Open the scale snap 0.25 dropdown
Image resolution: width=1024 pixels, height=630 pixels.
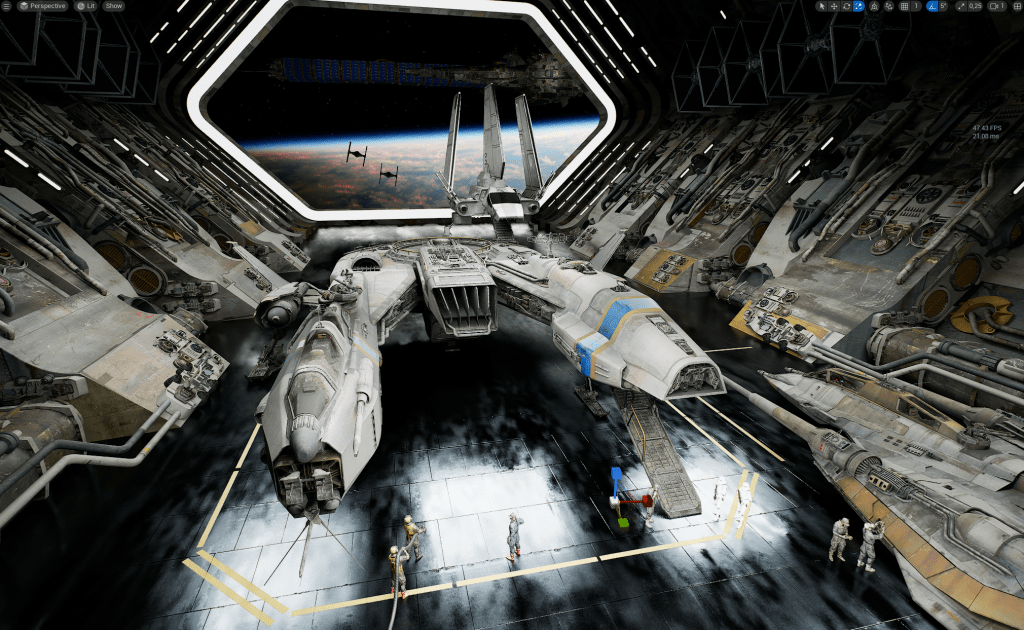click(x=974, y=6)
